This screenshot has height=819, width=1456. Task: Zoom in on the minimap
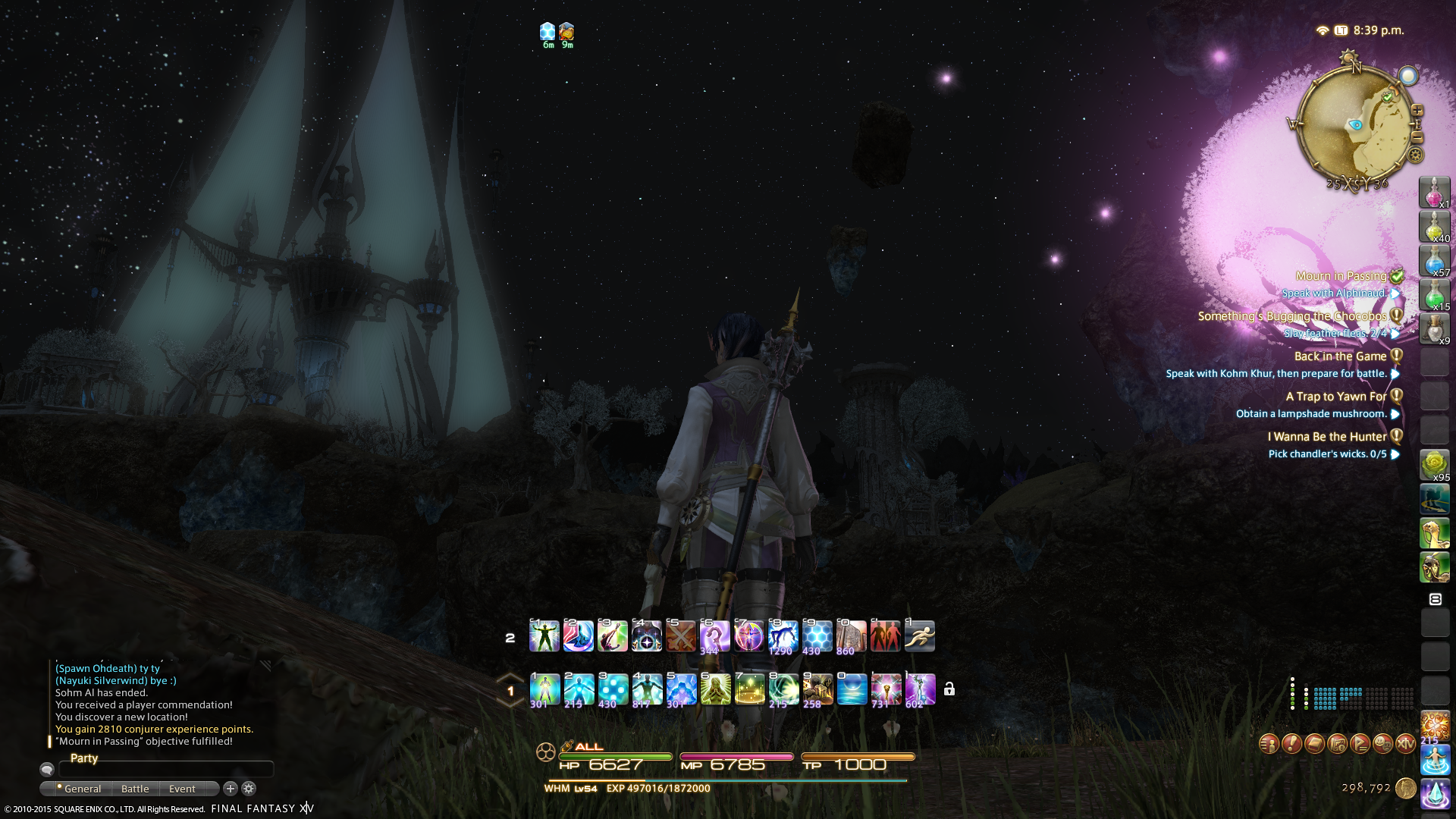[x=1417, y=111]
